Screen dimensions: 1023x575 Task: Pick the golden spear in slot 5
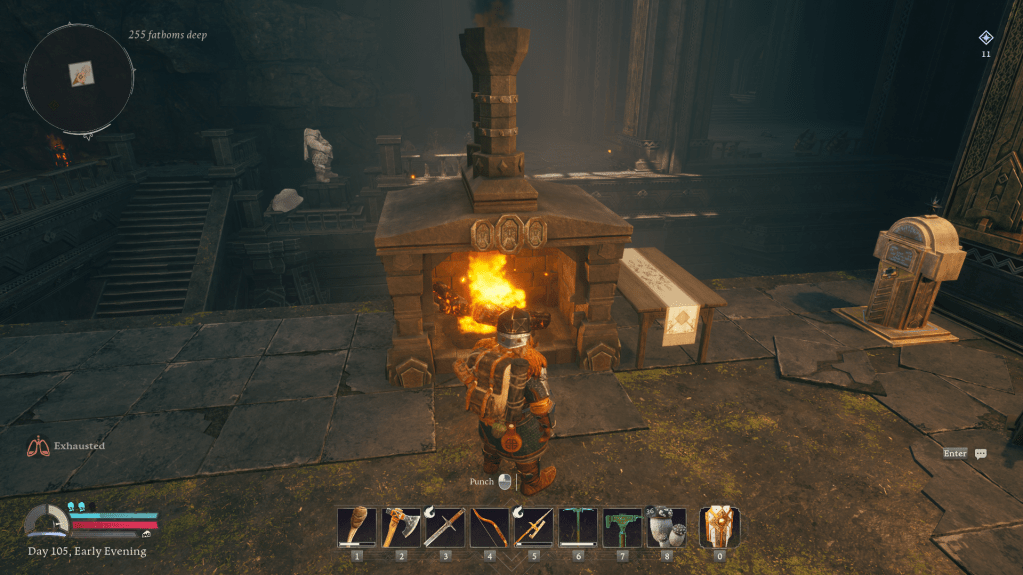click(x=533, y=527)
